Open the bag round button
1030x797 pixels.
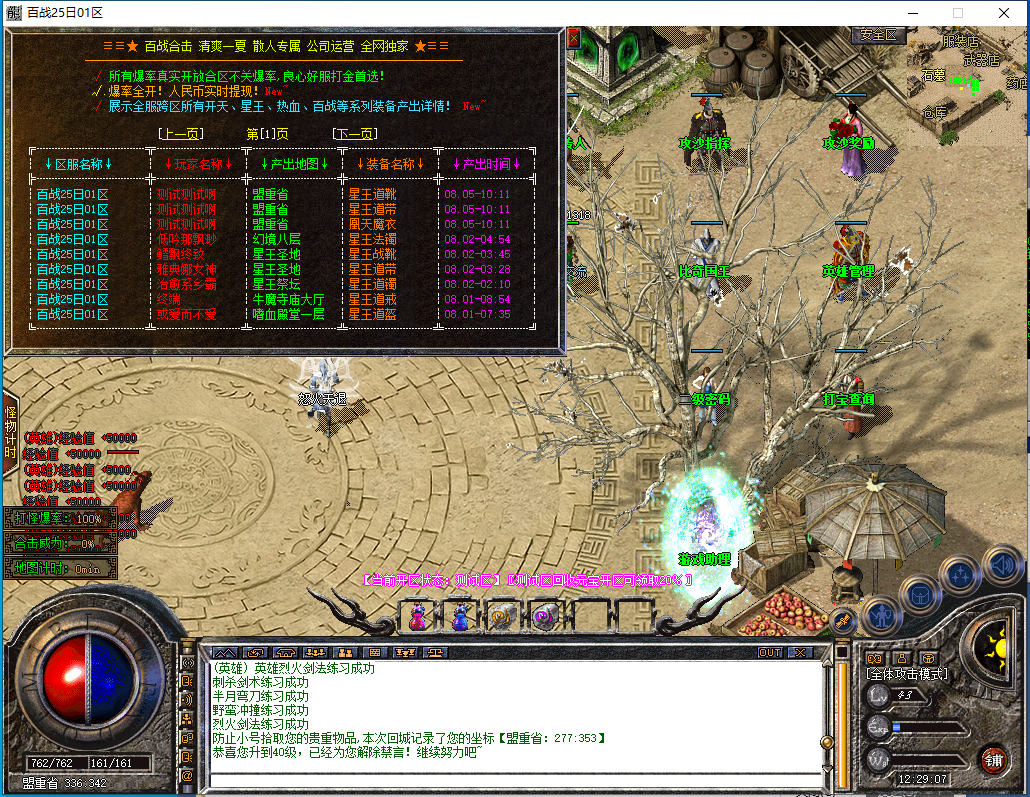pos(920,594)
